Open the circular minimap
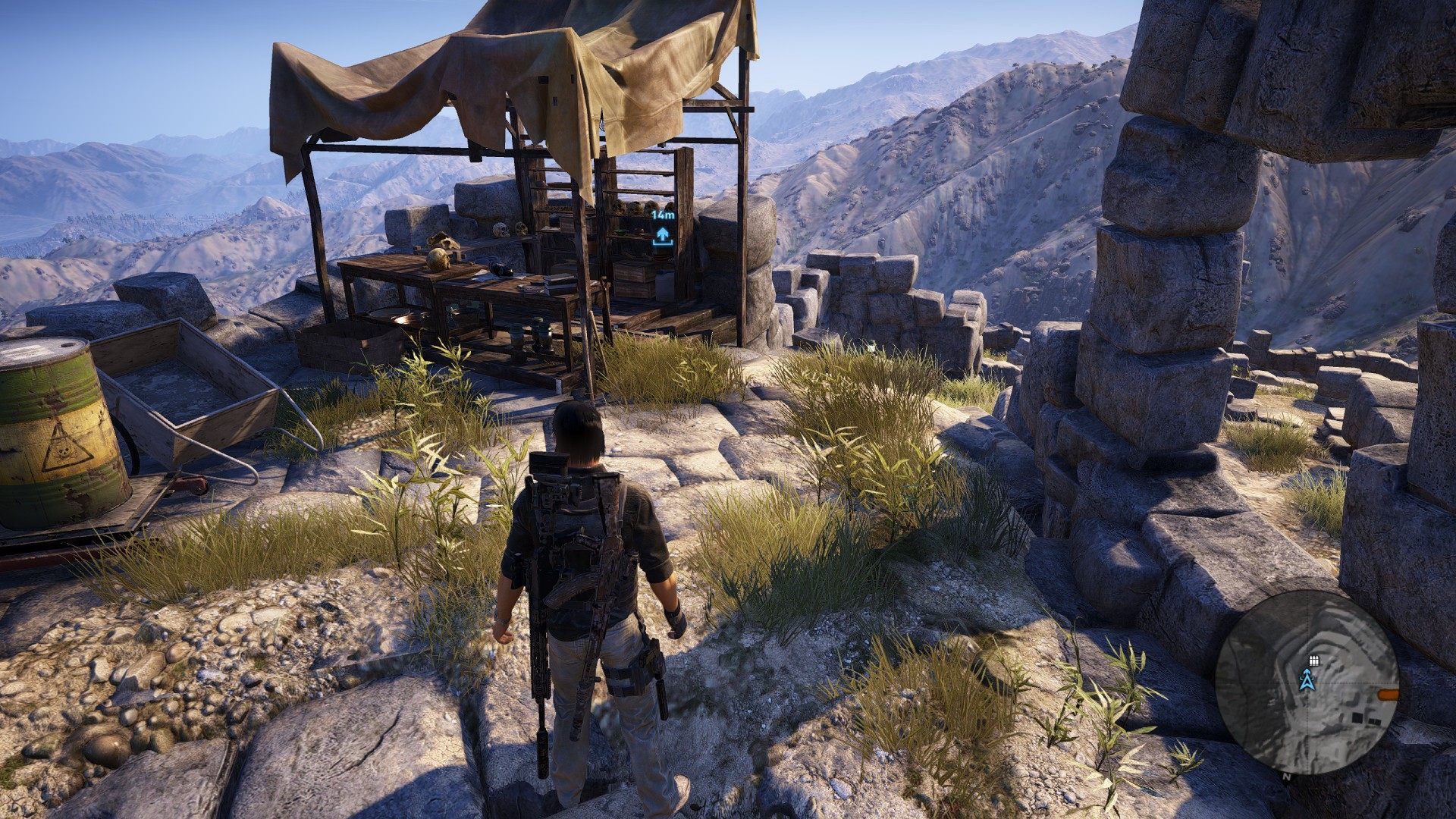Viewport: 1456px width, 819px height. [1307, 681]
